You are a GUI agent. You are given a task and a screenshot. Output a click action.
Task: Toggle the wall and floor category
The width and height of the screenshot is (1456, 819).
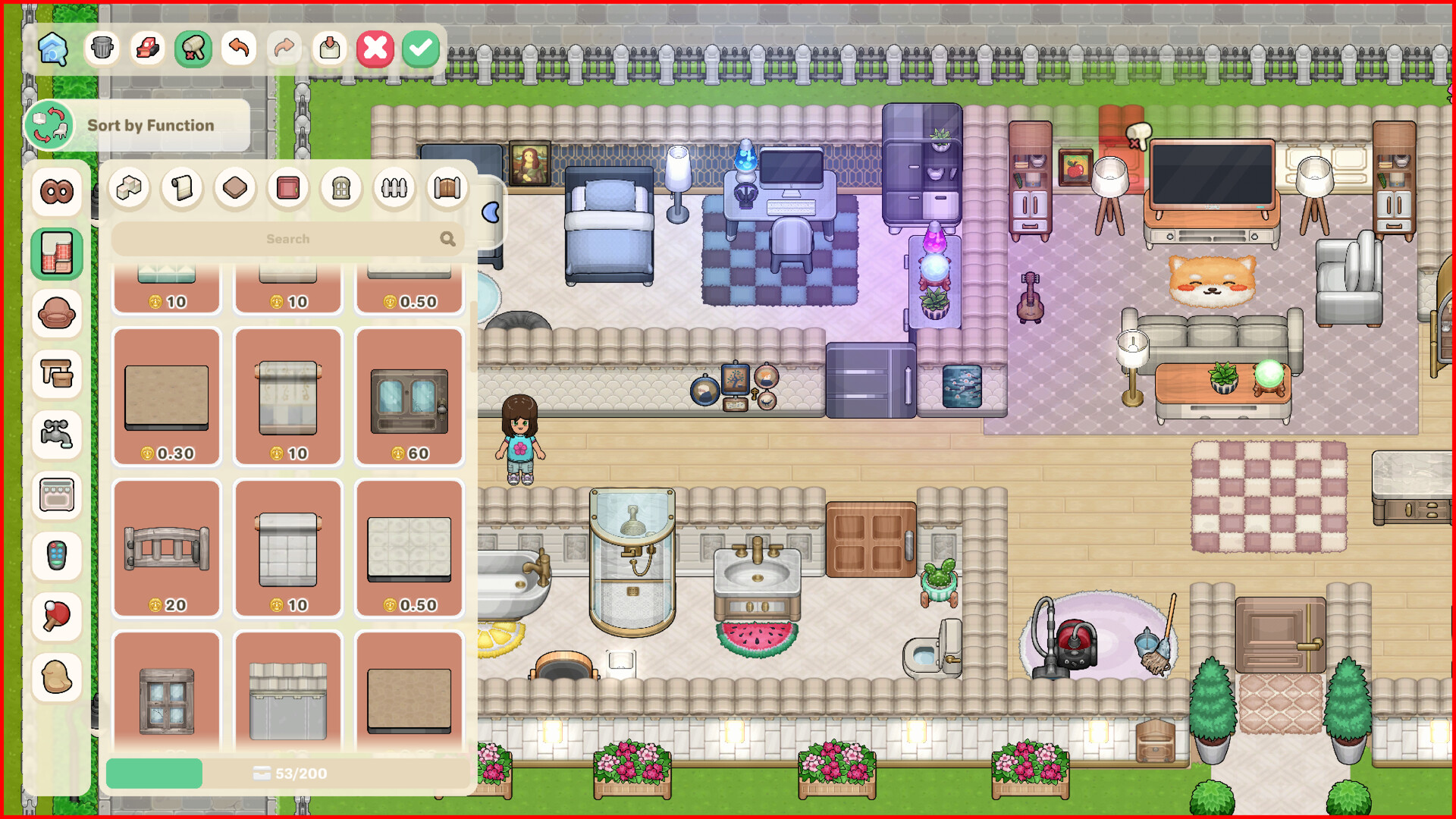[57, 253]
